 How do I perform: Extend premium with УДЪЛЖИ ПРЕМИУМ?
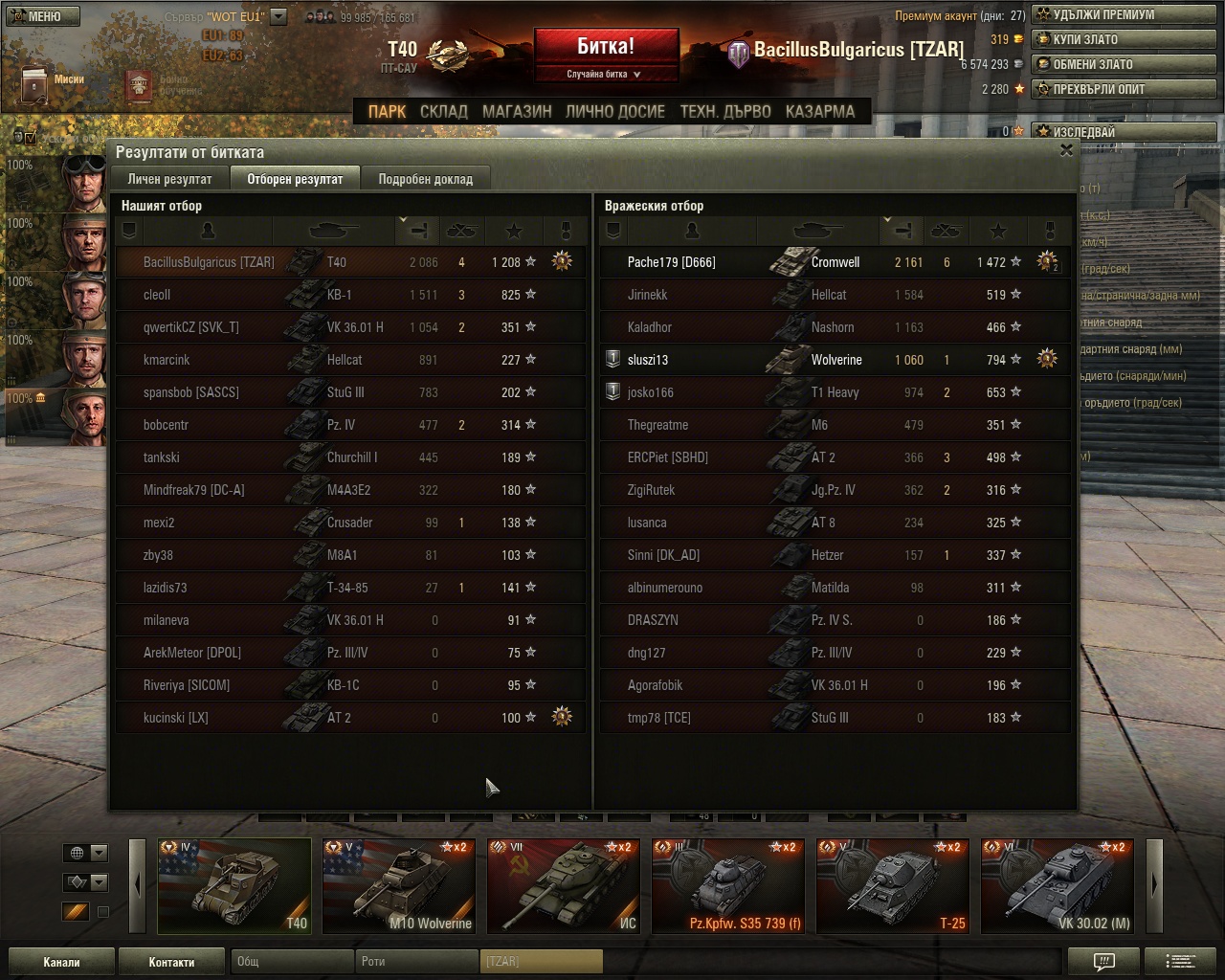[1124, 14]
